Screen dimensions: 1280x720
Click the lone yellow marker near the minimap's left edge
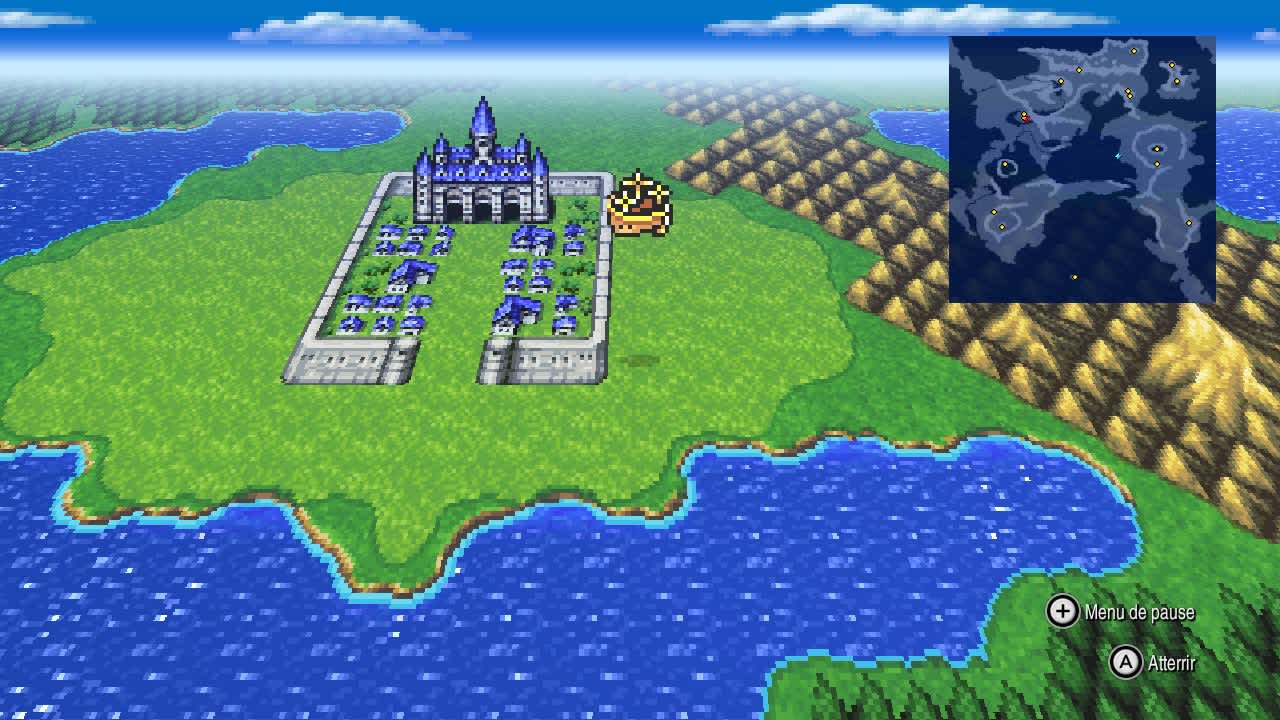pos(1005,162)
